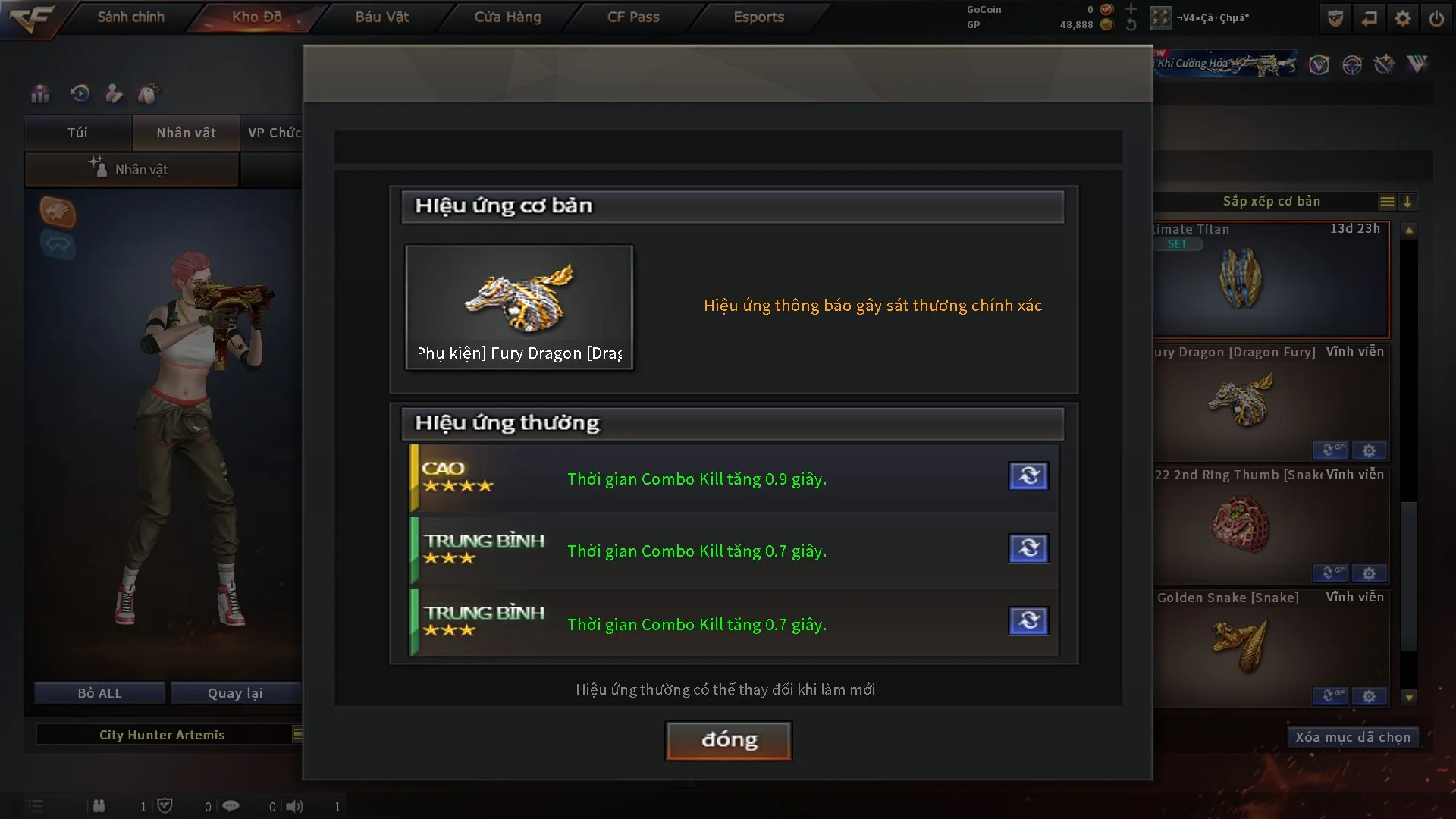Click the power exit icon

pyautogui.click(x=1436, y=18)
